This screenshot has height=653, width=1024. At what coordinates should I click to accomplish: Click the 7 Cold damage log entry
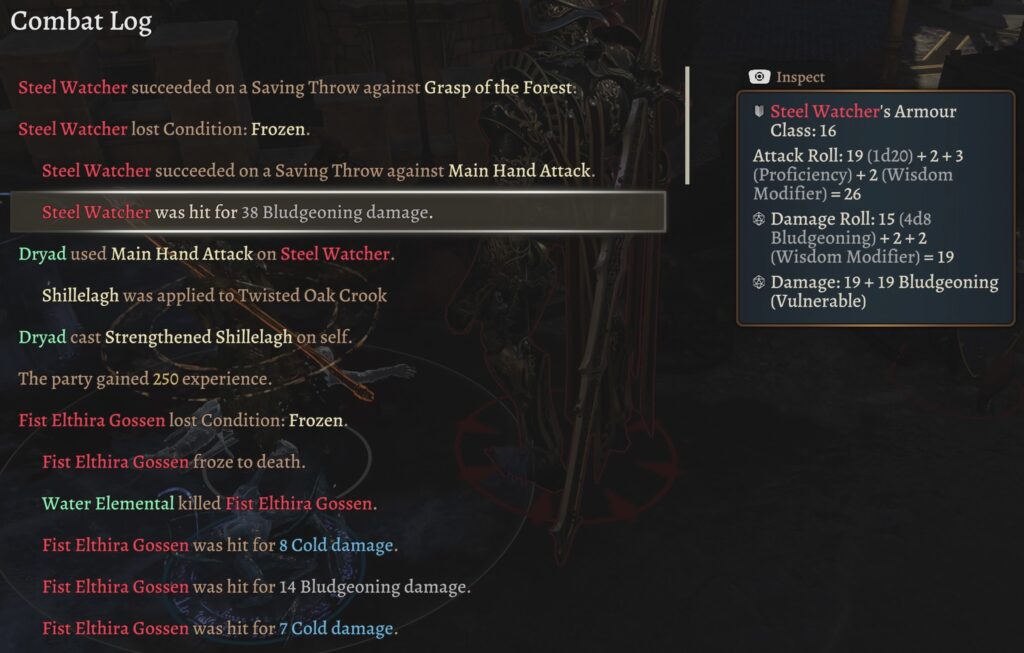coord(220,629)
